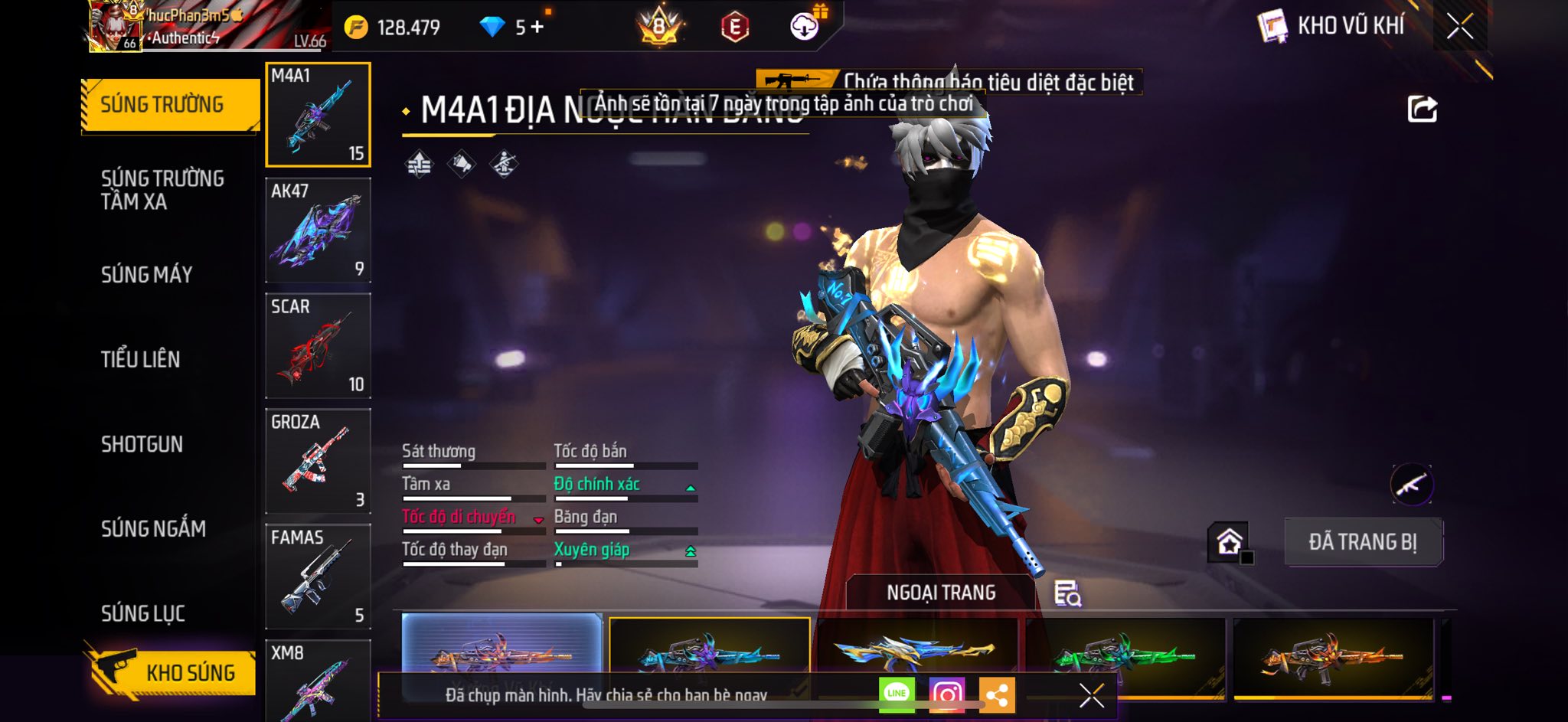Image resolution: width=1568 pixels, height=722 pixels.
Task: Select the M4A1 weapon tile
Action: point(318,115)
